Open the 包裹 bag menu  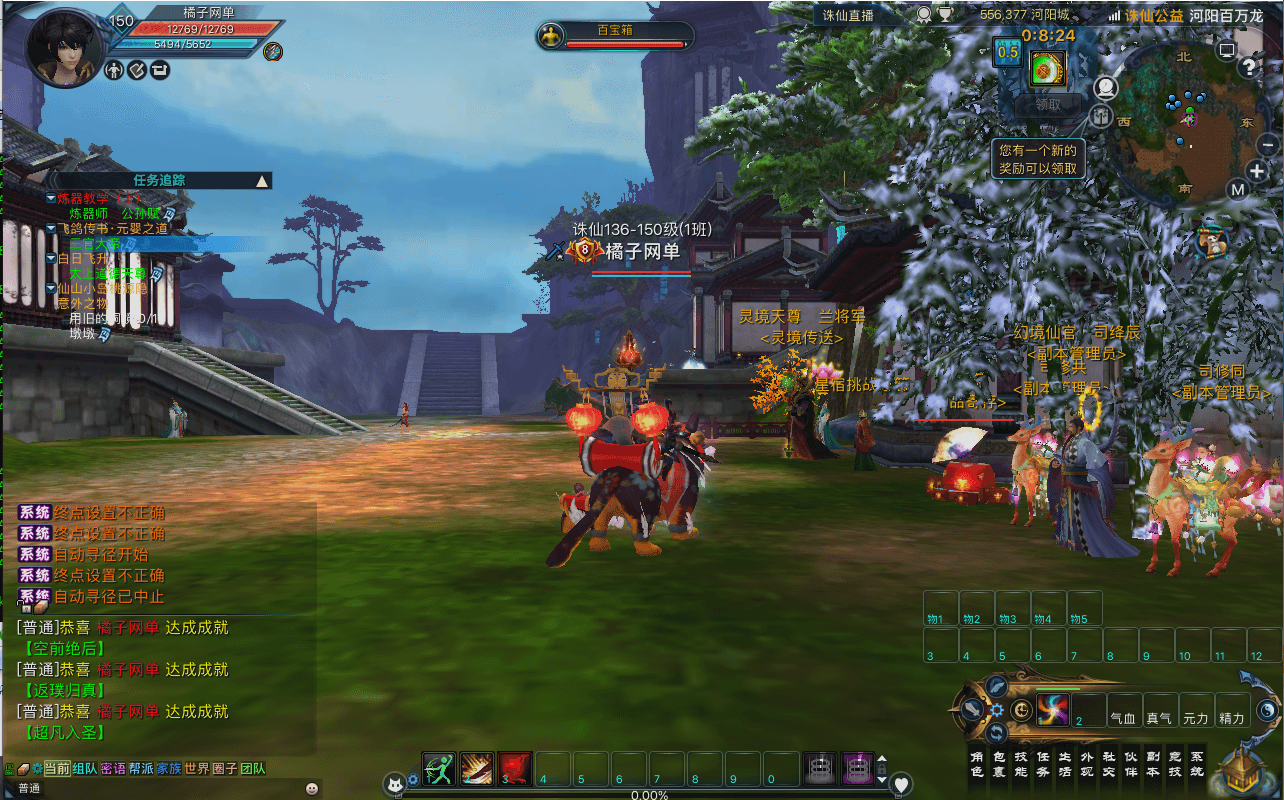click(999, 765)
